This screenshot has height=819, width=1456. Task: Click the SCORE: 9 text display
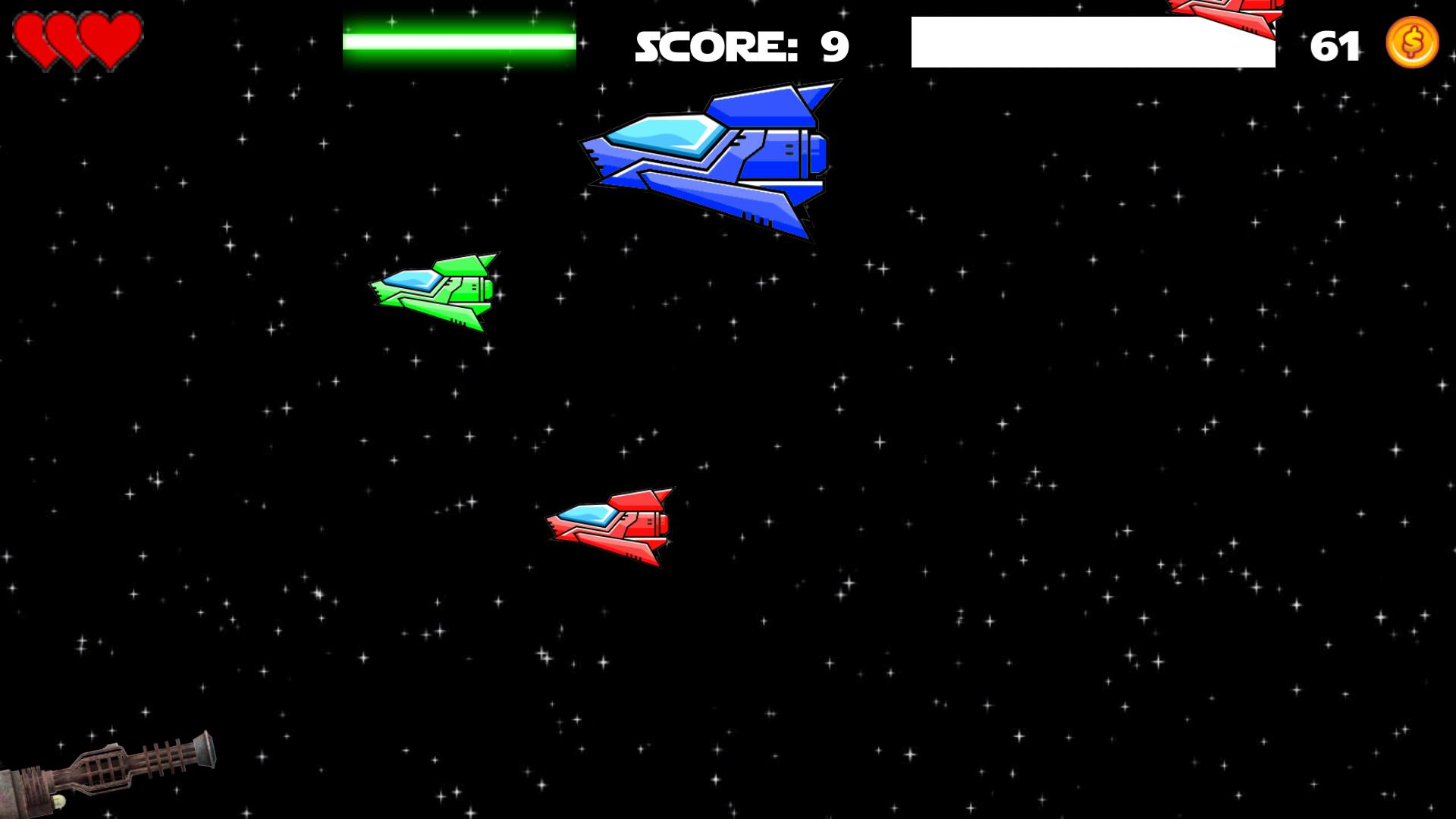[739, 45]
